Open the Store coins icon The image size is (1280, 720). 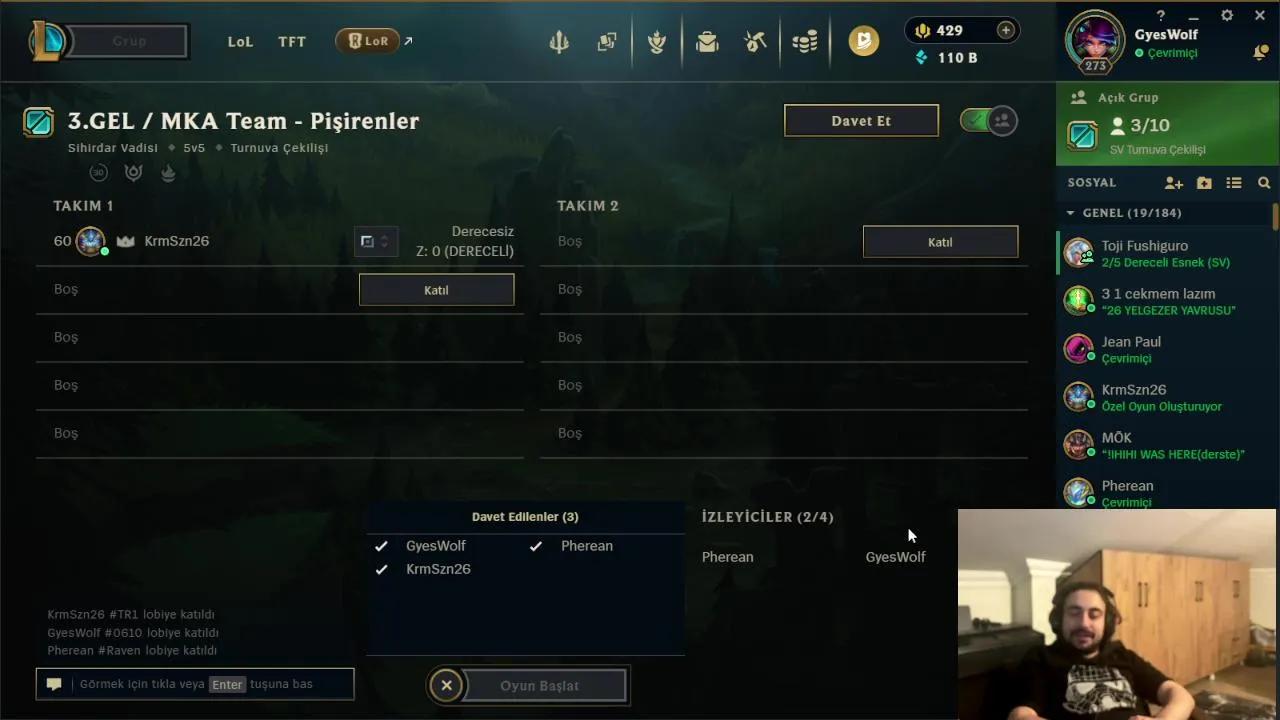(x=805, y=41)
